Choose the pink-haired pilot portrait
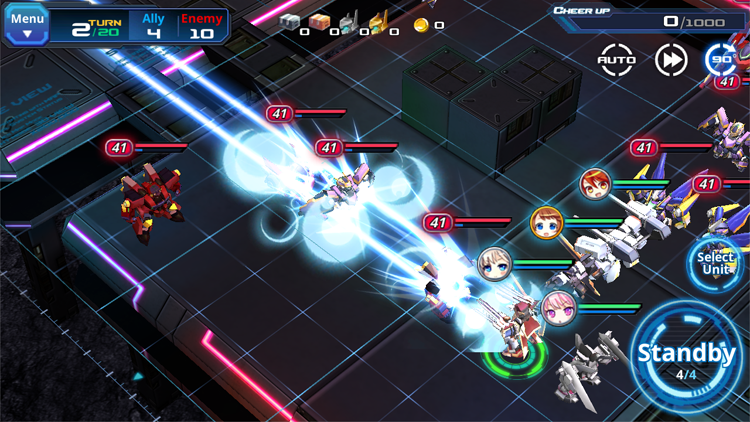This screenshot has height=422, width=750. [x=559, y=308]
